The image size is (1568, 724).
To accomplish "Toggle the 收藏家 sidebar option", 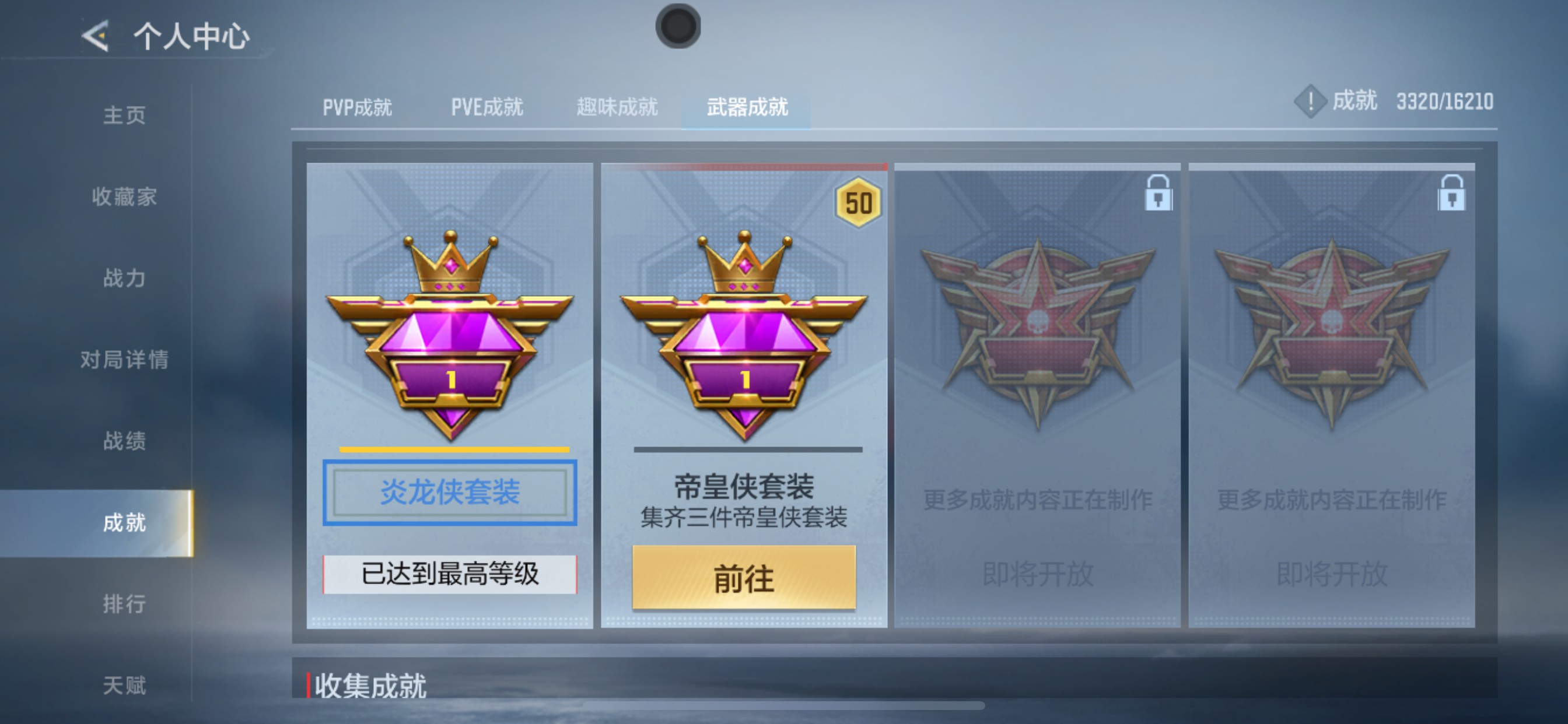I will pos(126,197).
